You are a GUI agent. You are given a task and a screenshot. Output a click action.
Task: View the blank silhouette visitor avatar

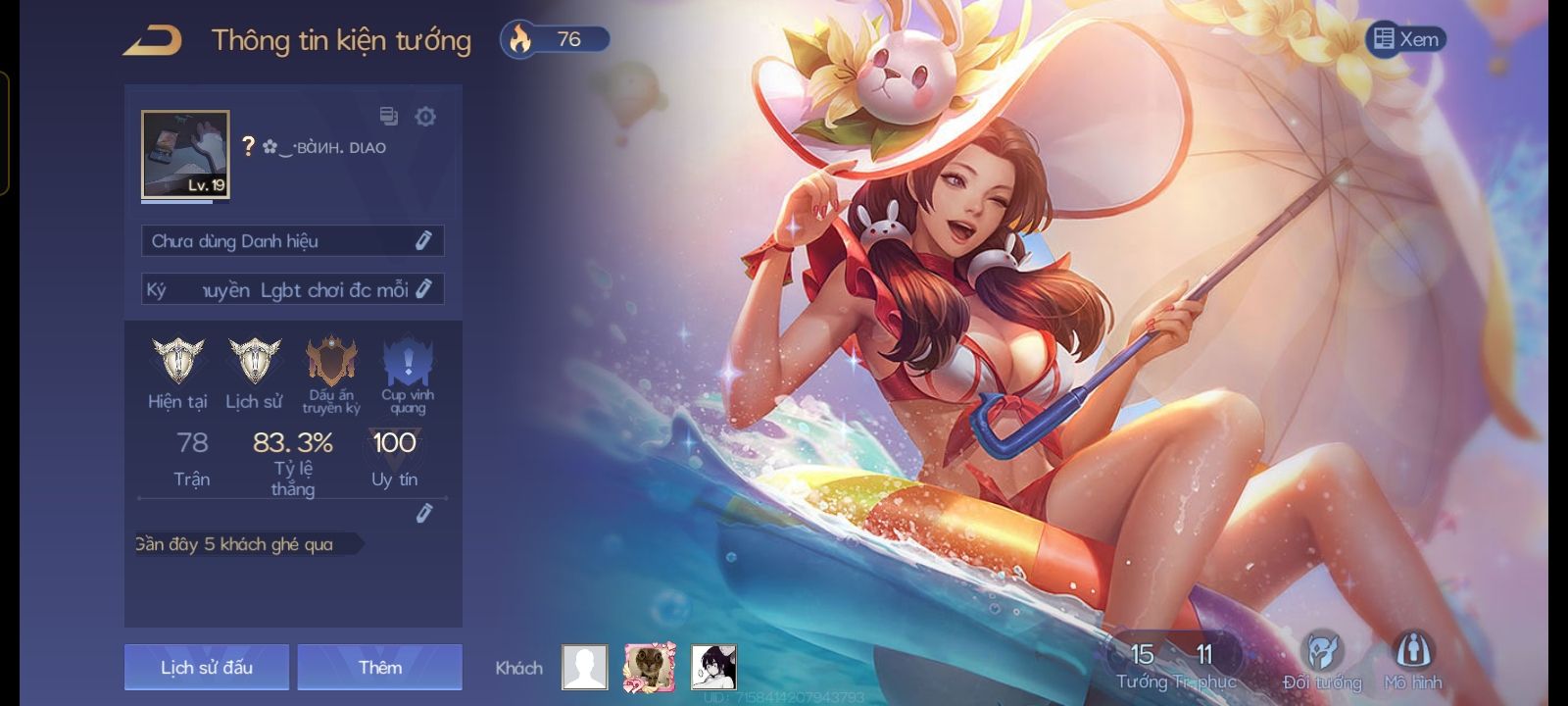click(585, 668)
